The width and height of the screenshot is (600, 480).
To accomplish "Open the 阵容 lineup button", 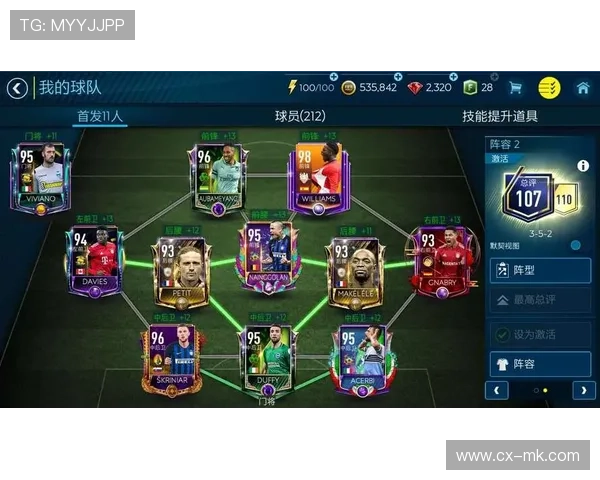I will (x=540, y=364).
